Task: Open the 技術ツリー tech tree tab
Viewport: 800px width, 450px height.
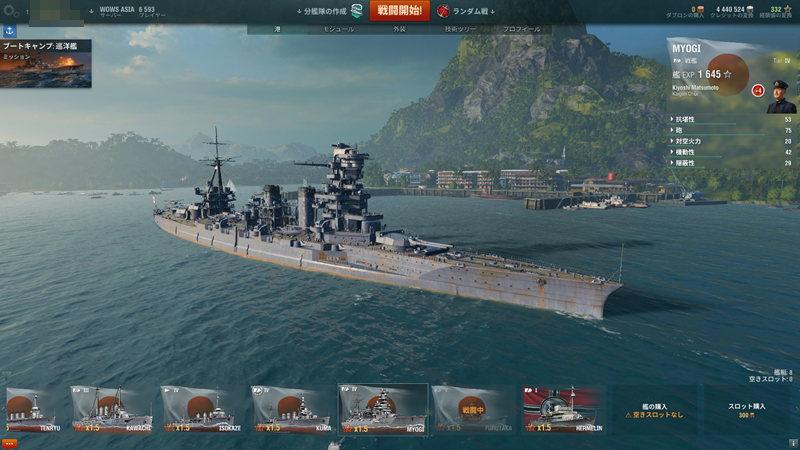Action: click(460, 29)
